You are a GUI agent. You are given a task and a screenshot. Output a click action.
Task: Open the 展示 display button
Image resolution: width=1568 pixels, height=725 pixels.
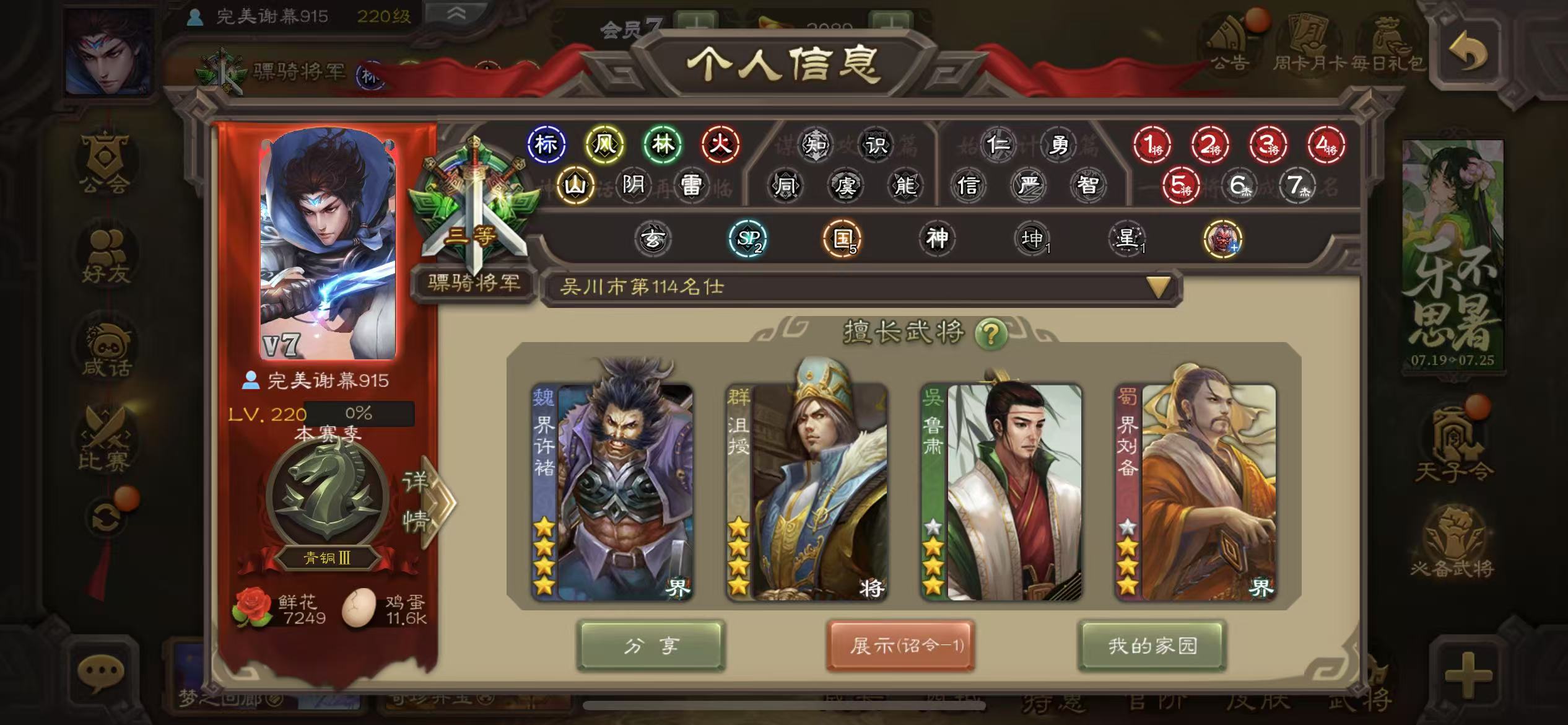click(901, 646)
